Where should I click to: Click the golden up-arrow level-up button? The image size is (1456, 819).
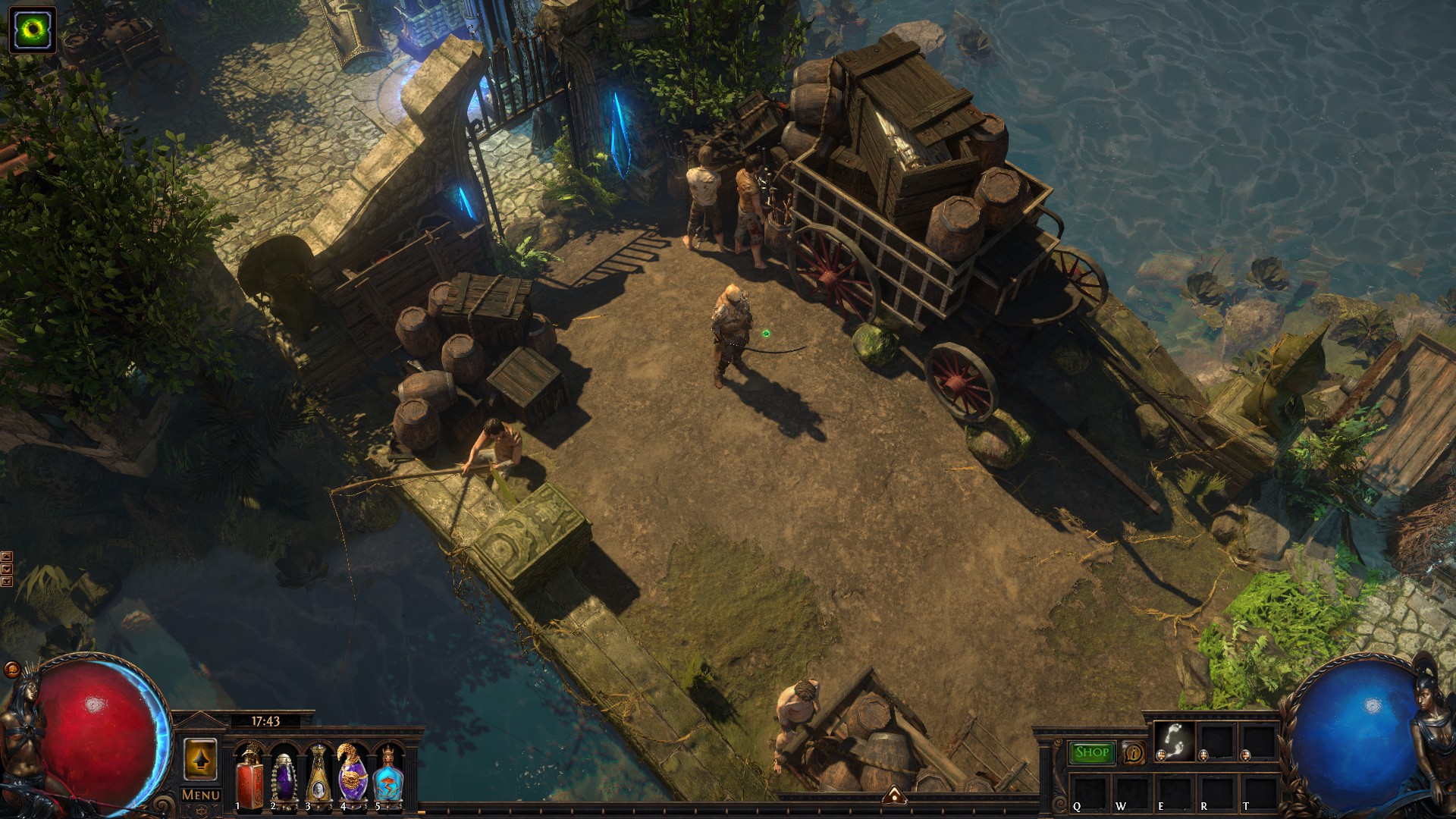pyautogui.click(x=200, y=759)
